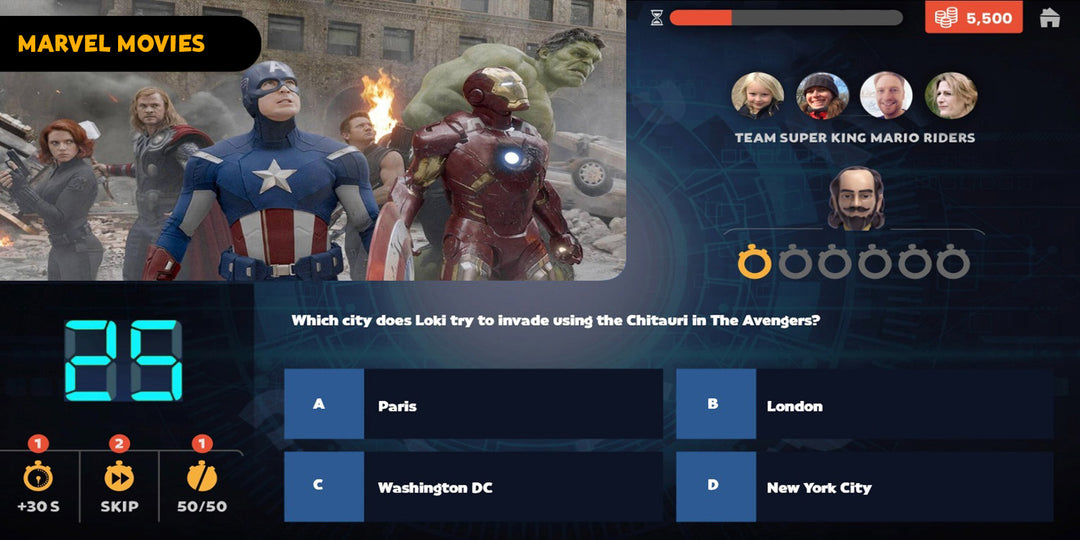Pick answer C, Washington DC
Image resolution: width=1080 pixels, height=540 pixels.
point(473,487)
